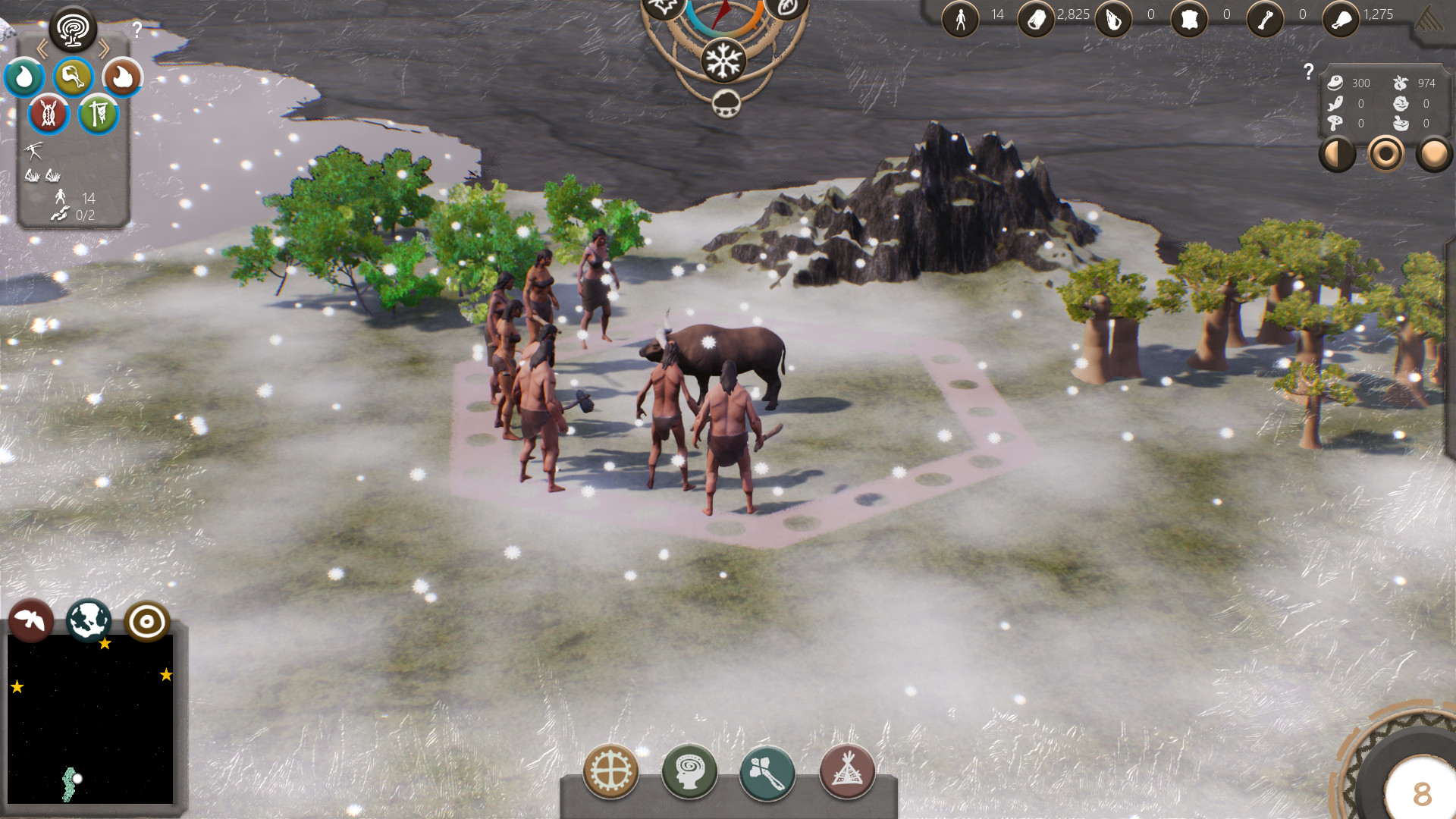Screen dimensions: 1456x819
Task: Open the build menu via hand axe icon
Action: 767,771
